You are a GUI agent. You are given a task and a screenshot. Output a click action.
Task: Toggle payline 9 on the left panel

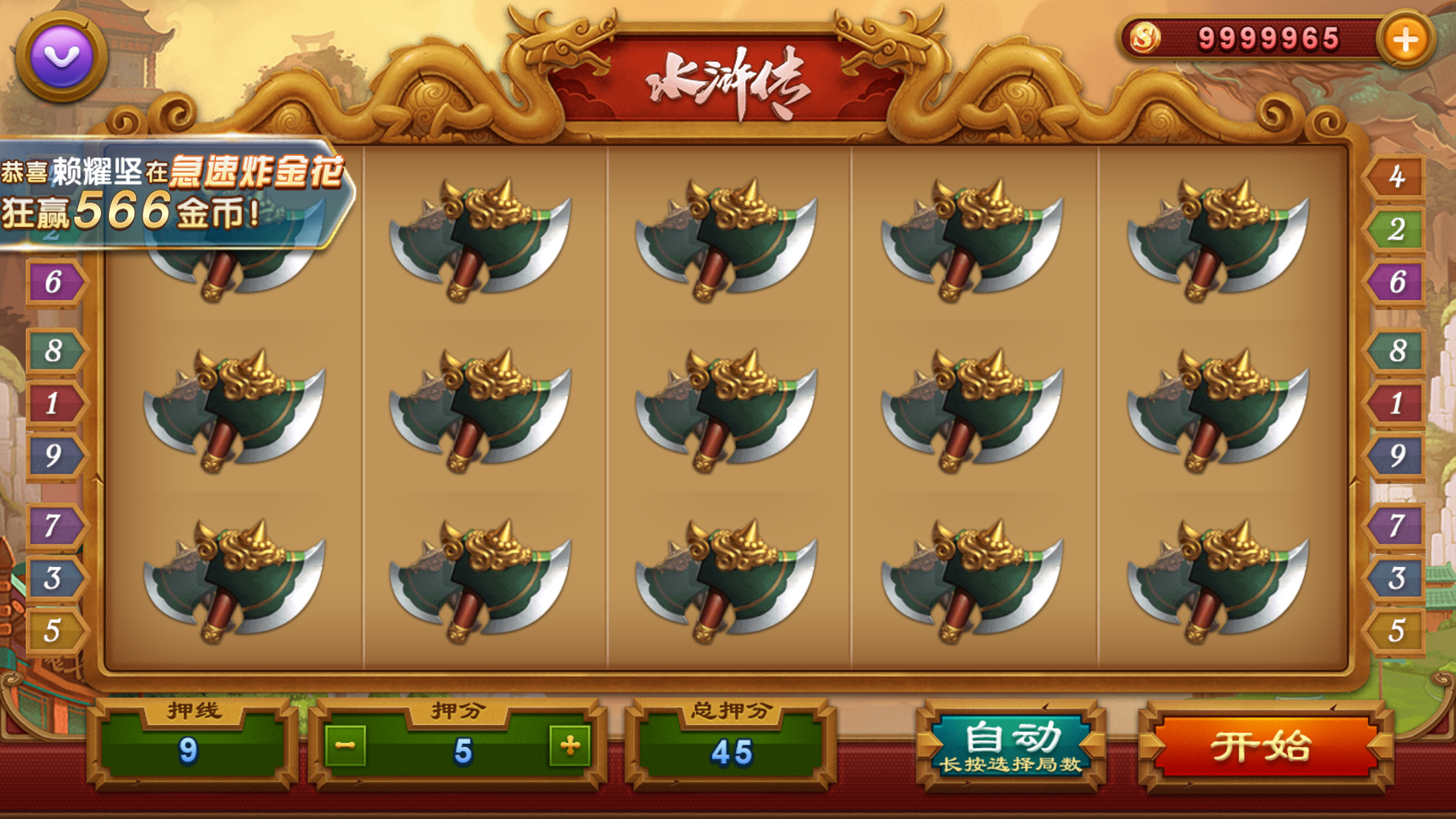click(x=57, y=457)
